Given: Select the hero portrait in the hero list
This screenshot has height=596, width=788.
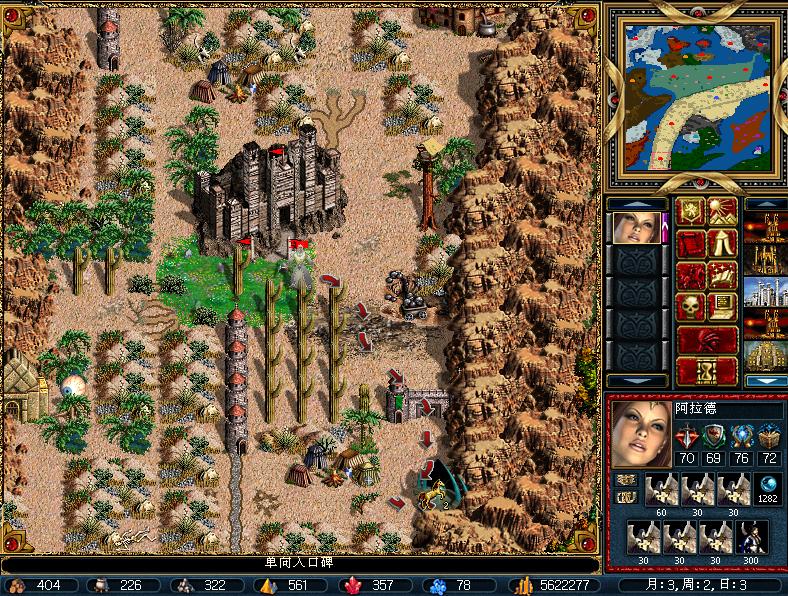Looking at the screenshot, I should point(636,228).
